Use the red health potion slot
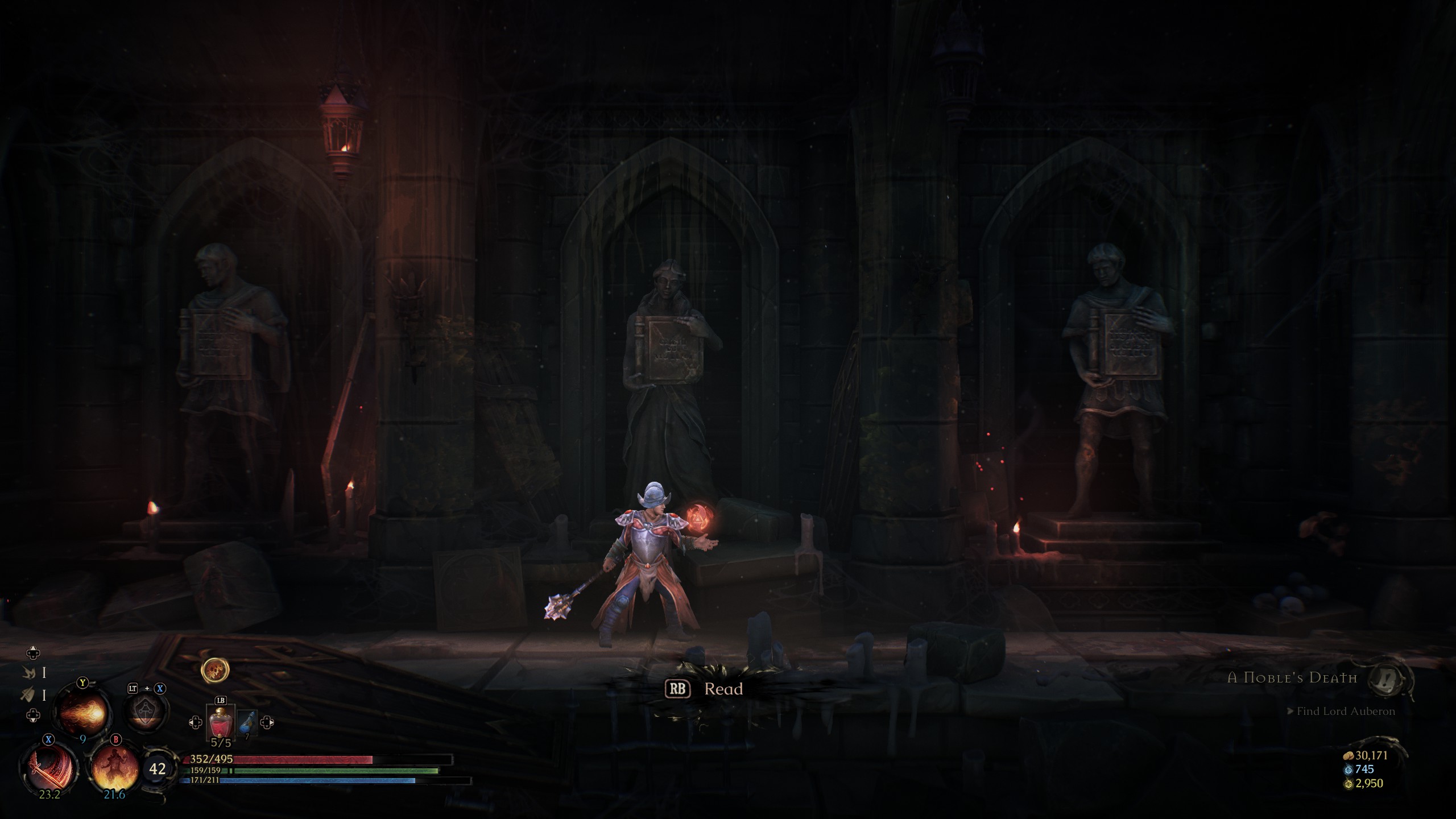Screen dimensions: 1456x819 tap(220, 723)
